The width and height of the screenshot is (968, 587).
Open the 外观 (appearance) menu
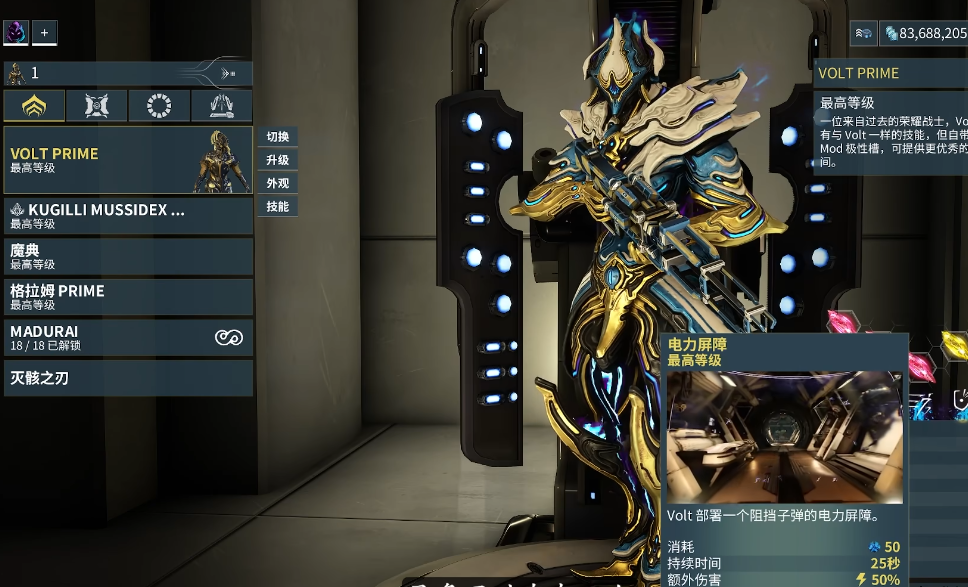[277, 183]
